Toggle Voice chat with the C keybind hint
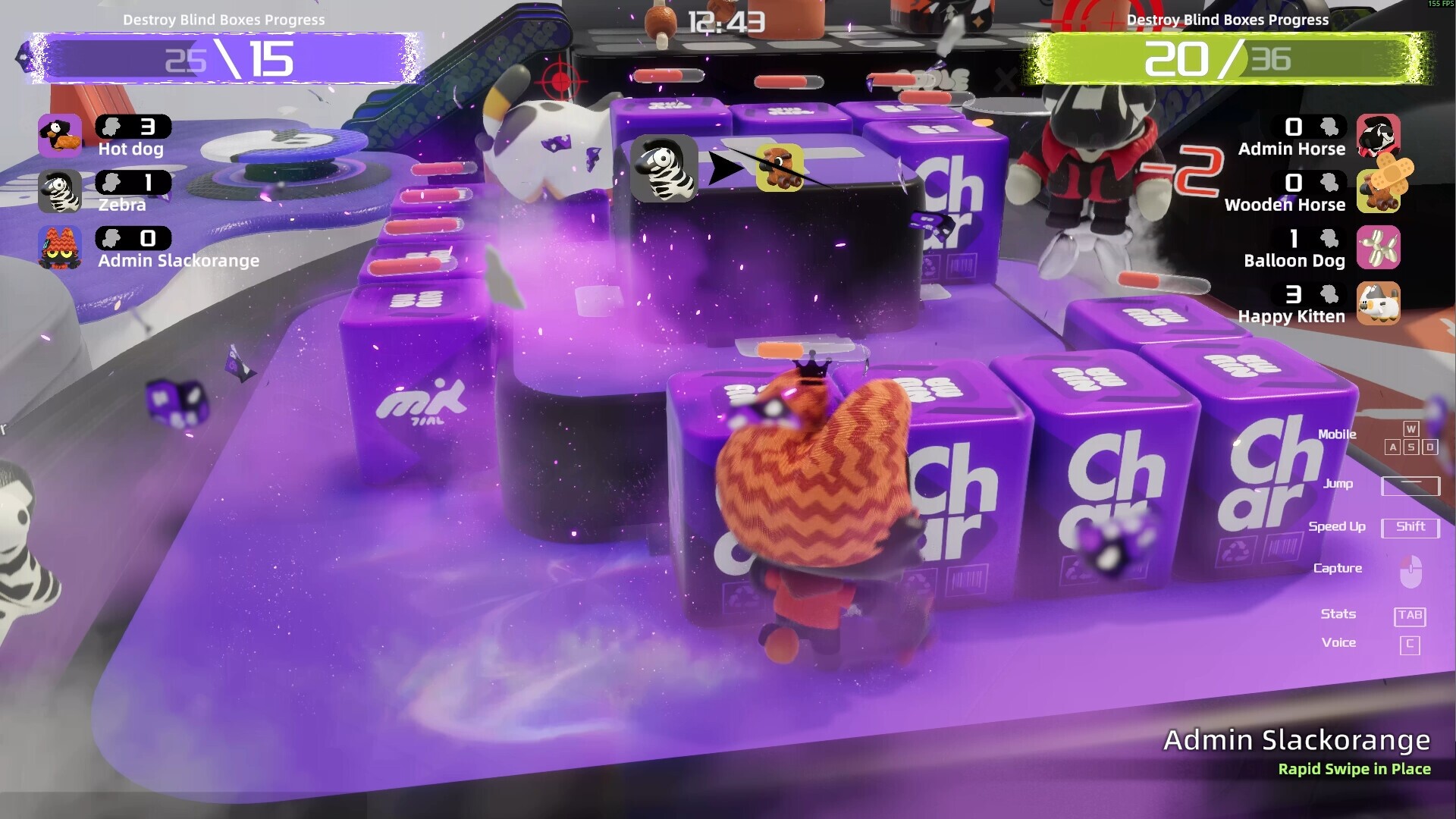Screen dimensions: 1456x819 pyautogui.click(x=1408, y=642)
